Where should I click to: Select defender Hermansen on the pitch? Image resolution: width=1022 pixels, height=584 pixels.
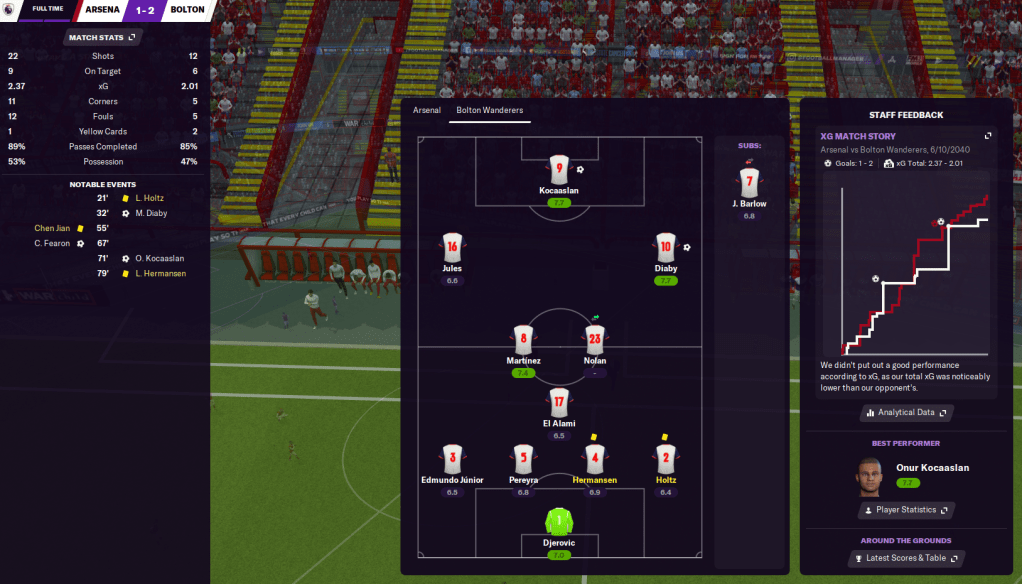[x=594, y=460]
